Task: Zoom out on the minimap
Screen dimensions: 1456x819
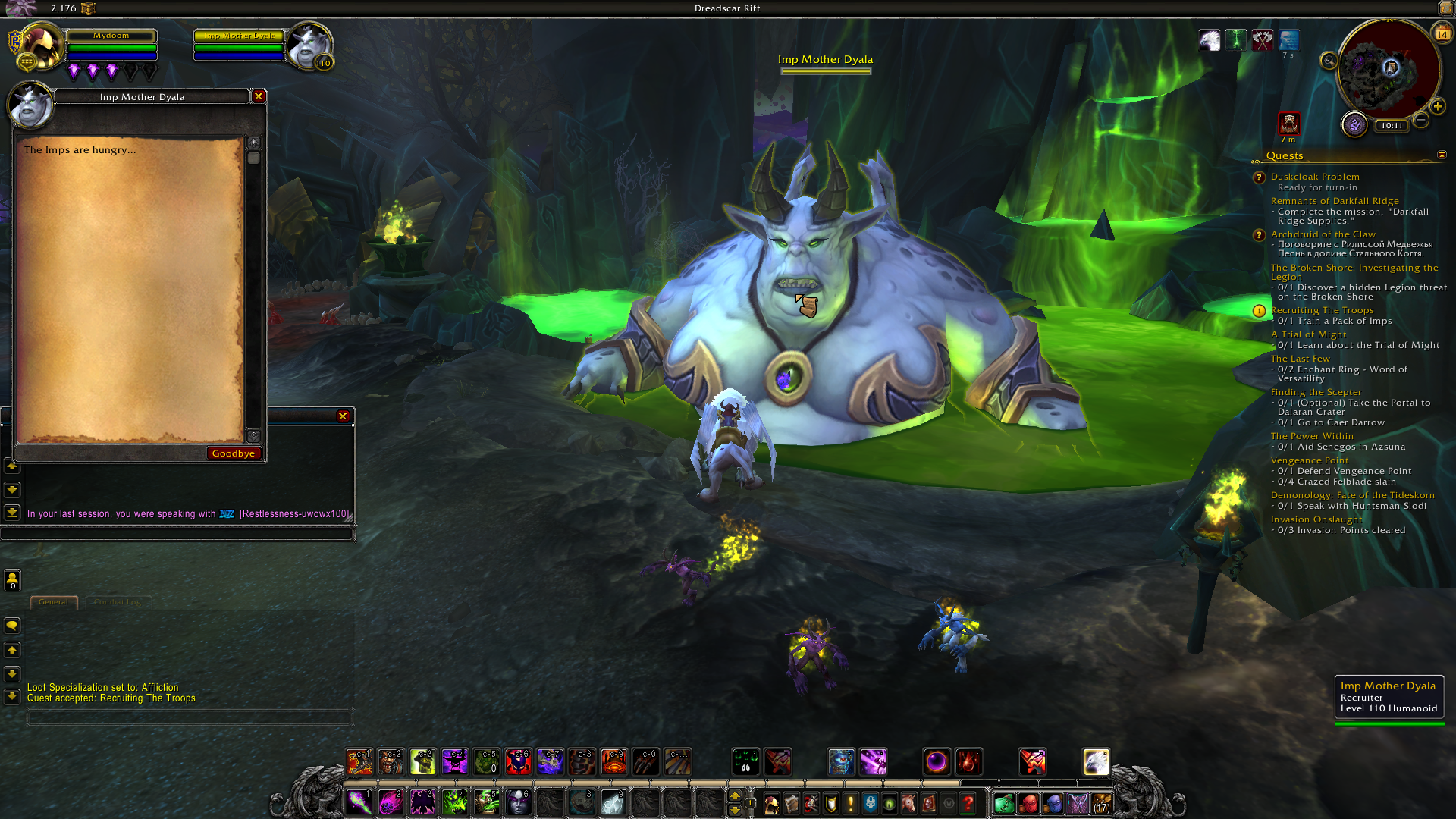Action: pos(1422,120)
